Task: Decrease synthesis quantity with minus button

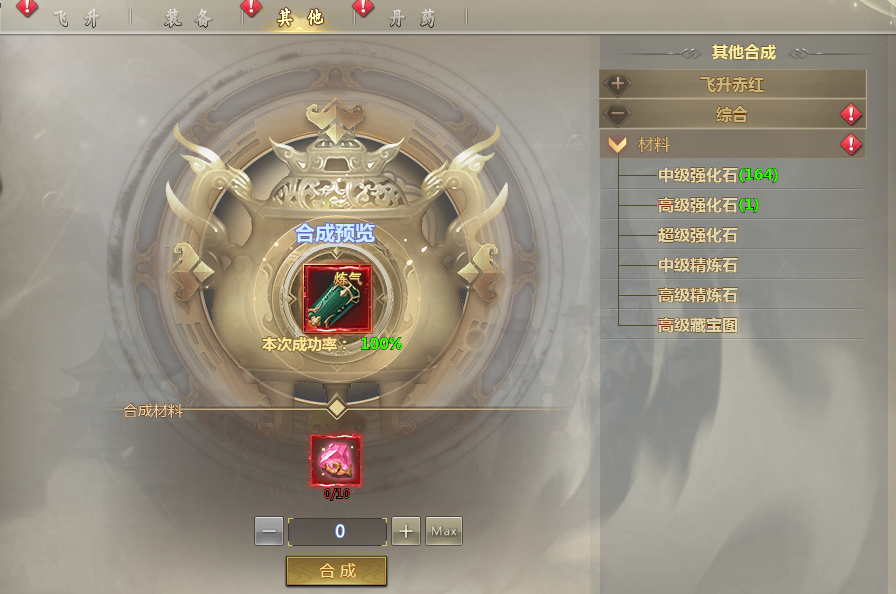Action: click(x=269, y=531)
